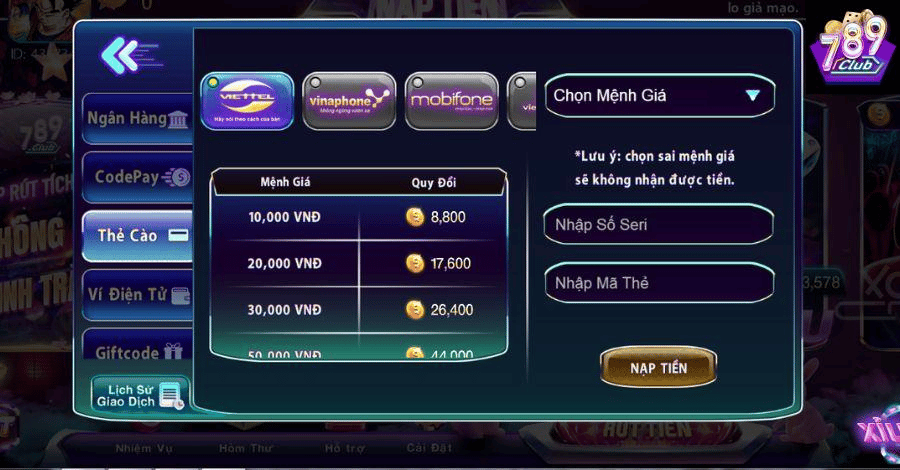
Task: Open the Chọn Mệnh Giá dropdown
Action: pos(658,96)
